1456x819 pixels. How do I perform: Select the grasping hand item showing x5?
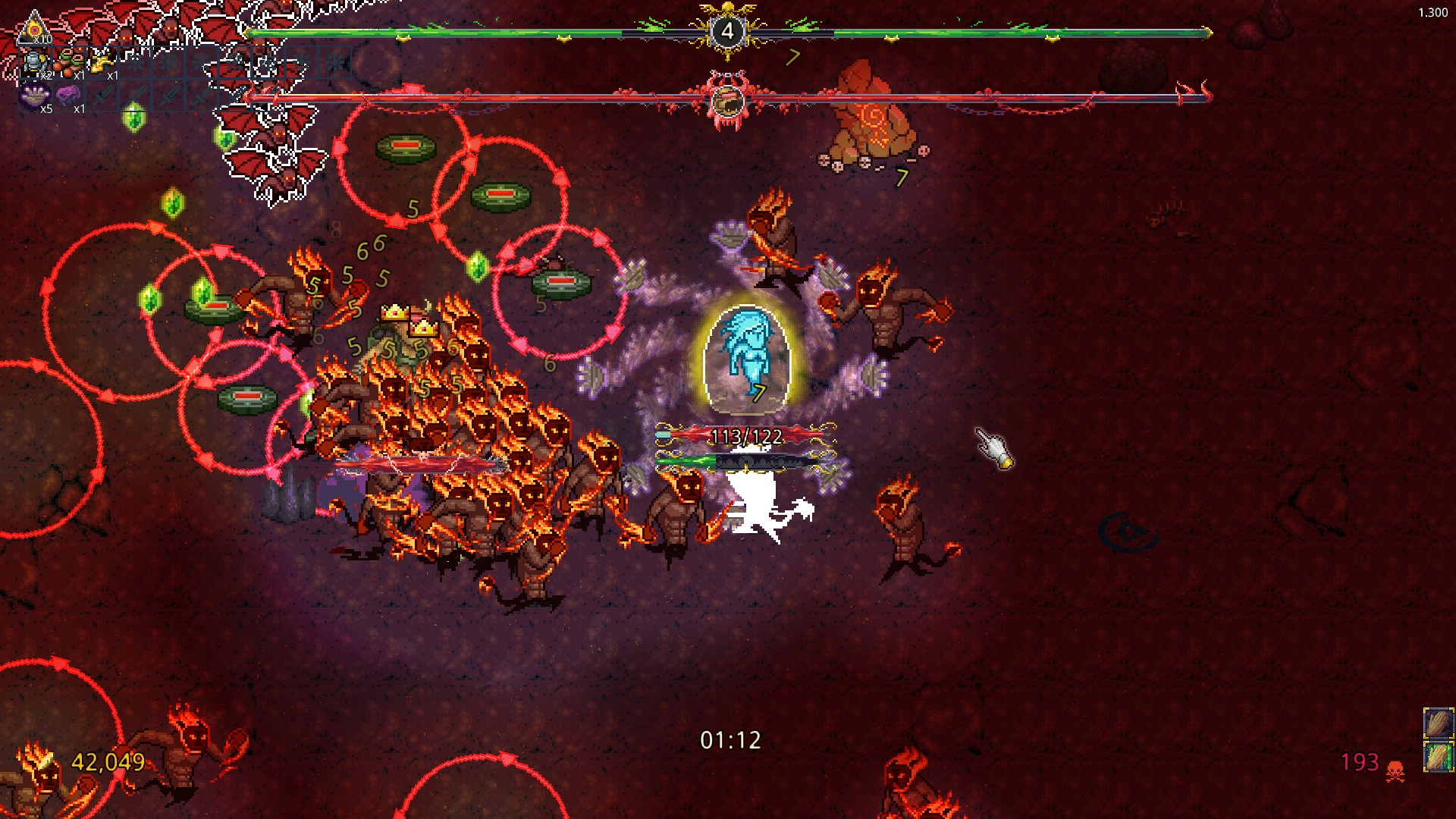[35, 96]
